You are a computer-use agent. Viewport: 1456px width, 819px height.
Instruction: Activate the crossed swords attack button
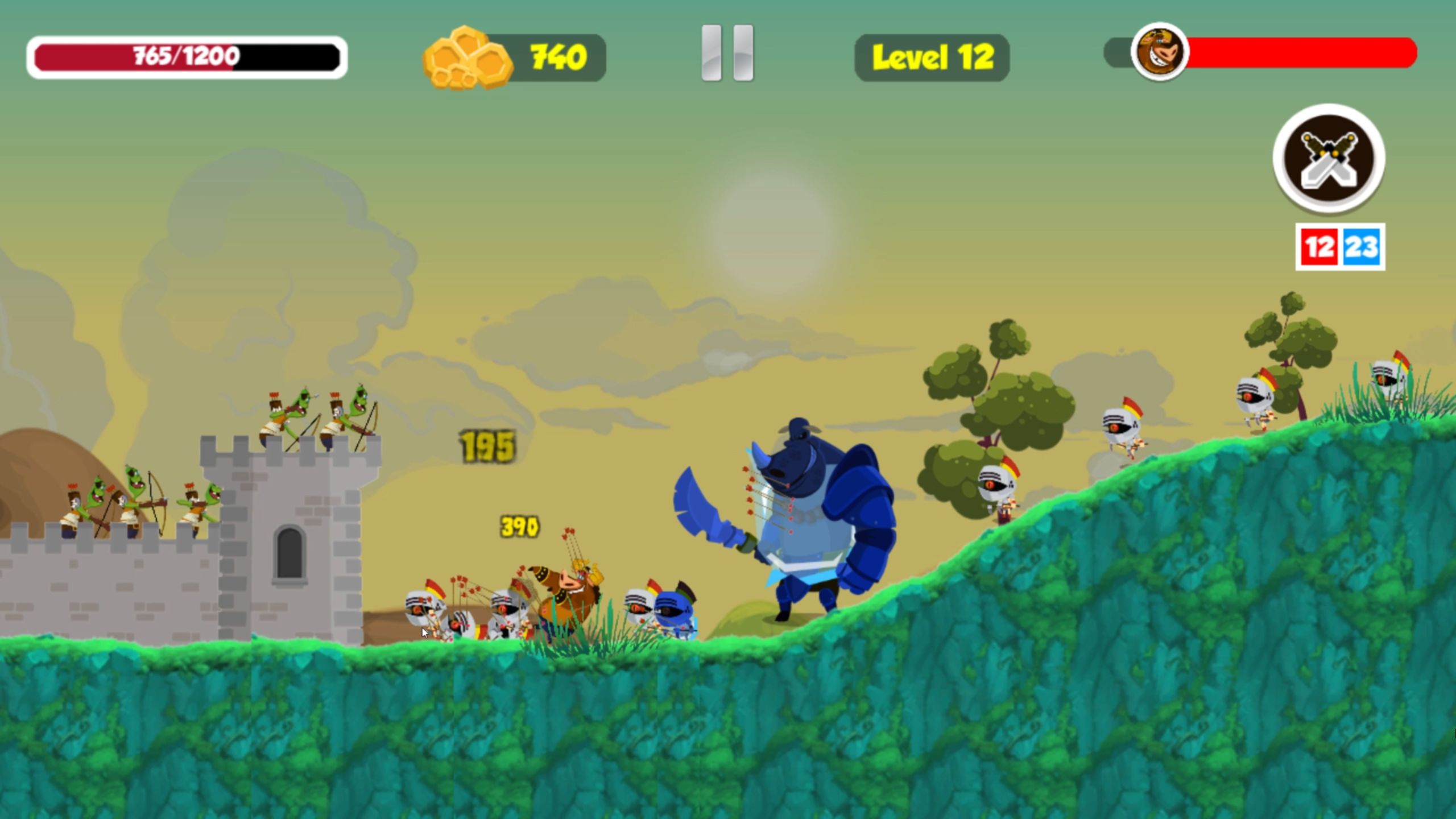tap(1329, 159)
